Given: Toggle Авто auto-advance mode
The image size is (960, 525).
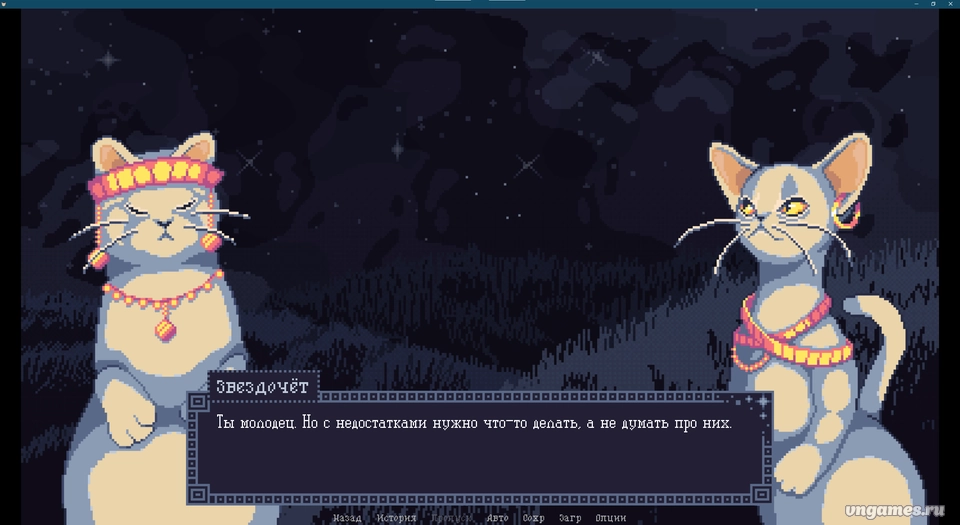Looking at the screenshot, I should coord(497,518).
